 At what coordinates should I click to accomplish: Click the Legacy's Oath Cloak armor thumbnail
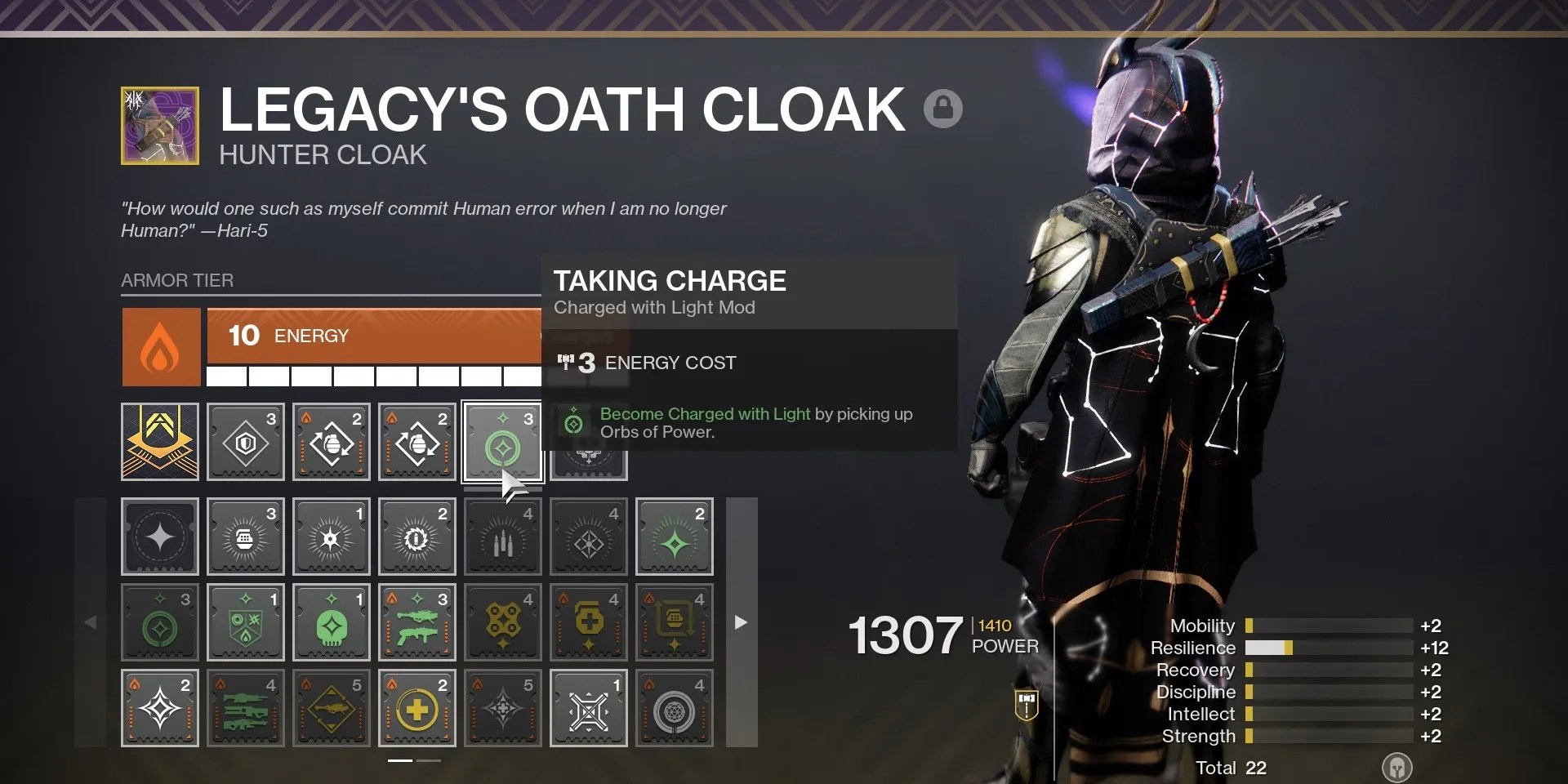tap(159, 124)
